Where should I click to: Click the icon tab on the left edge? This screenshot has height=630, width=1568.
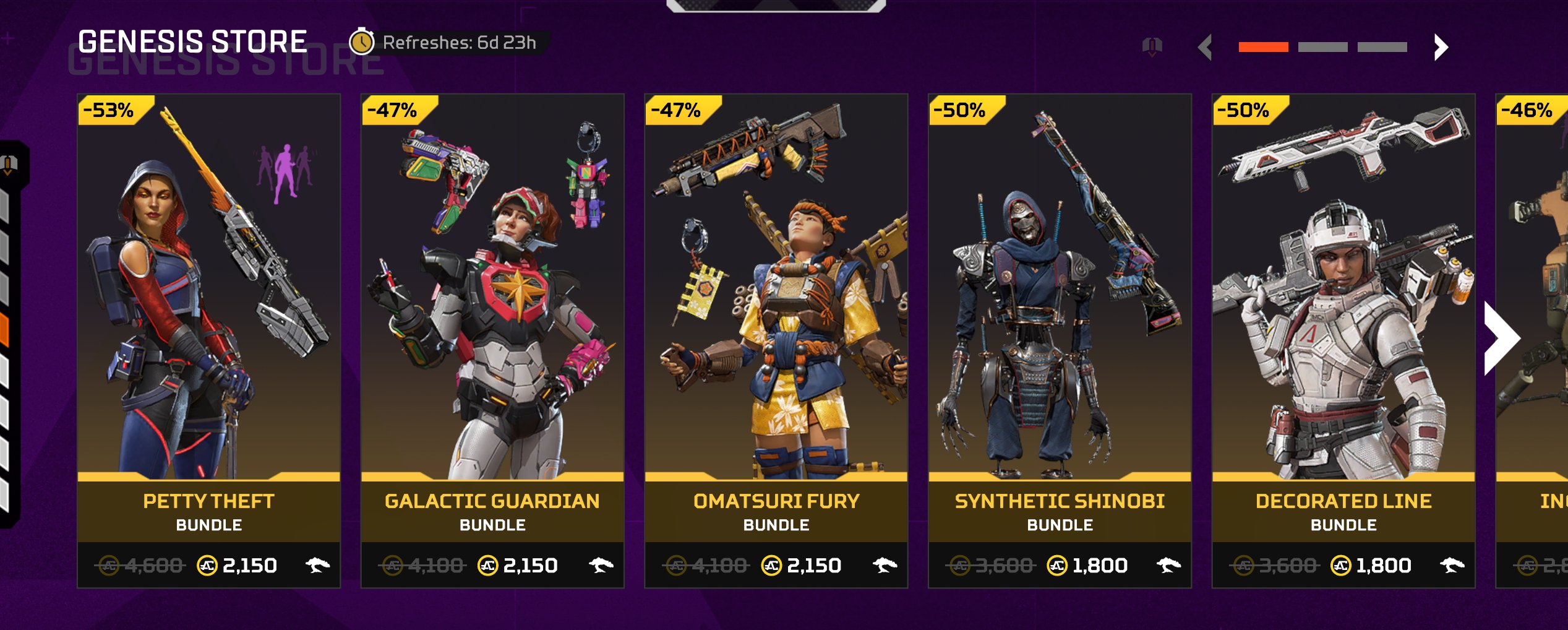coord(10,165)
